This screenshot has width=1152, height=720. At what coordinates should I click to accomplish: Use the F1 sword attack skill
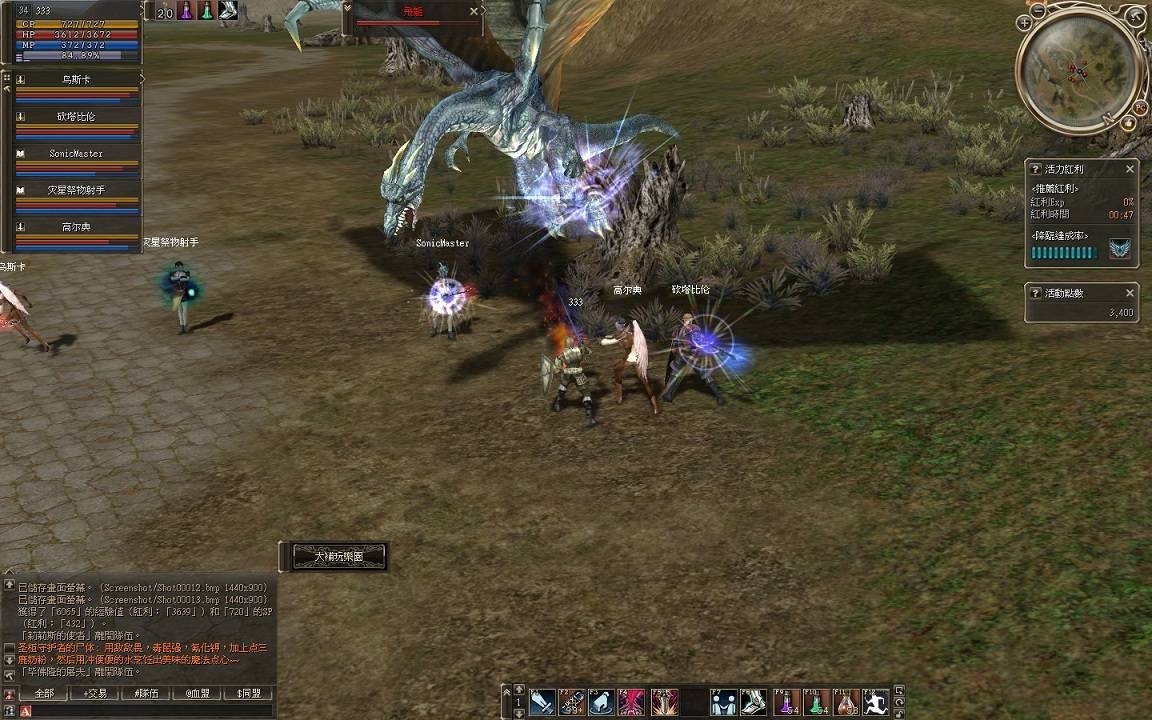click(542, 702)
